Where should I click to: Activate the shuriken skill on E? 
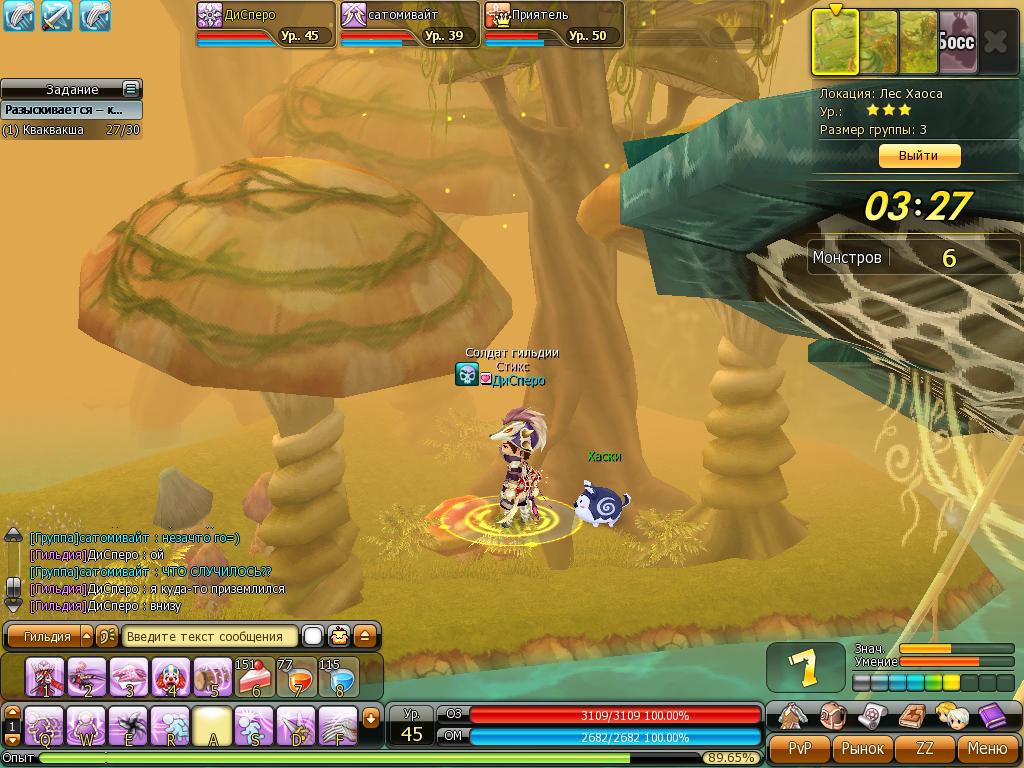coord(129,726)
